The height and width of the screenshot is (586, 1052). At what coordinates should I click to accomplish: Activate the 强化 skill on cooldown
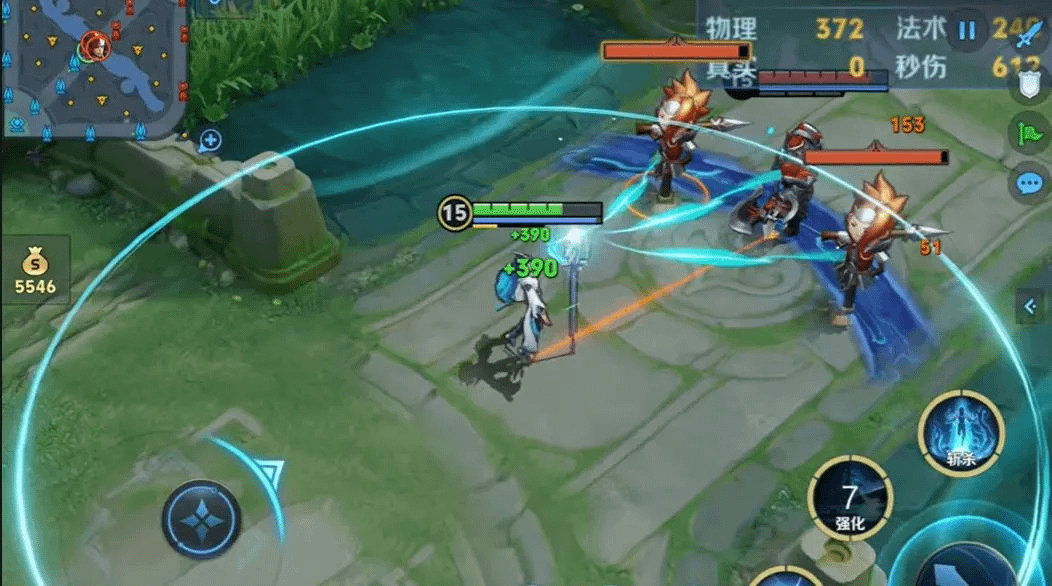(x=850, y=498)
